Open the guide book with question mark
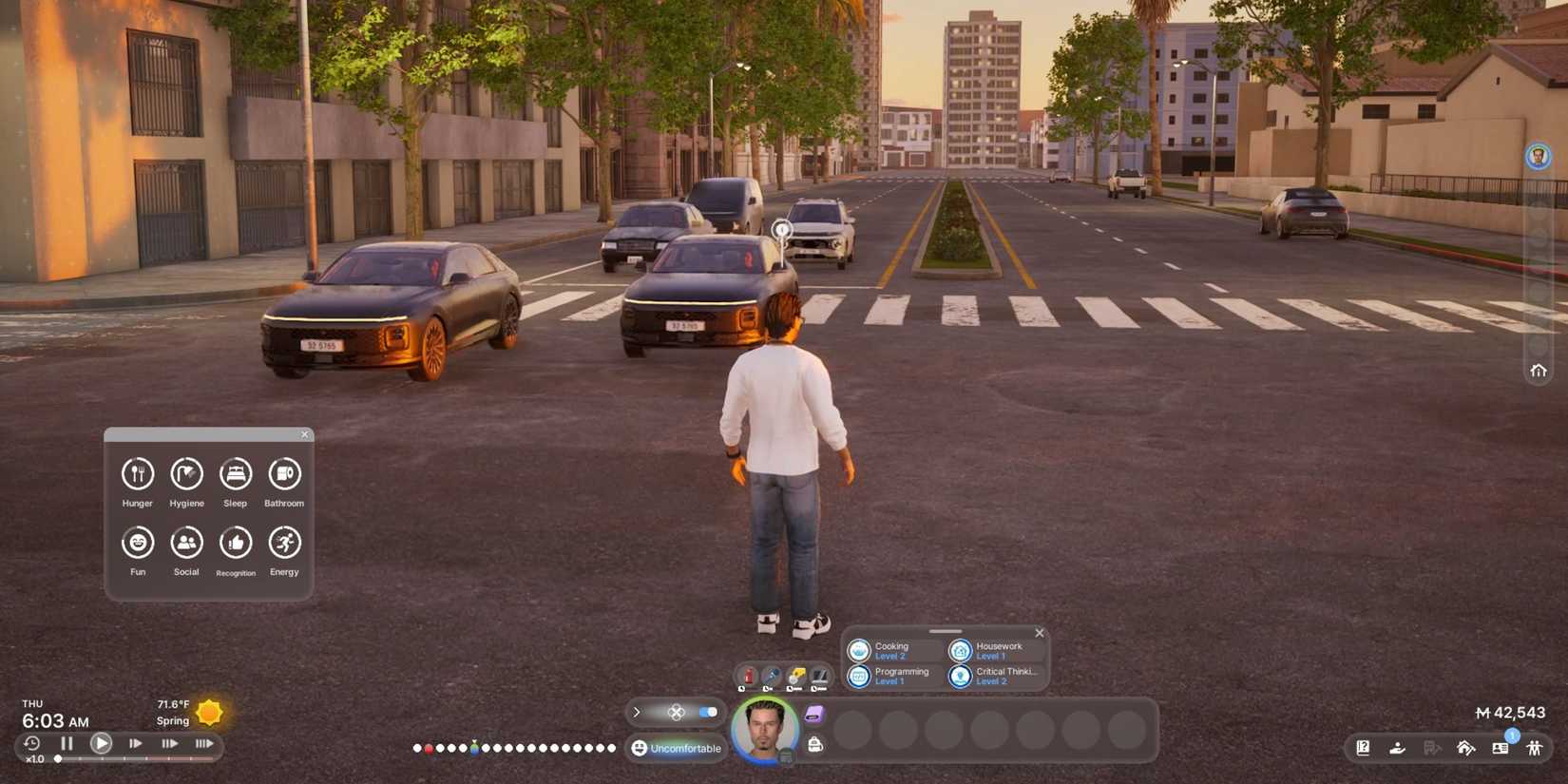 coord(1363,748)
